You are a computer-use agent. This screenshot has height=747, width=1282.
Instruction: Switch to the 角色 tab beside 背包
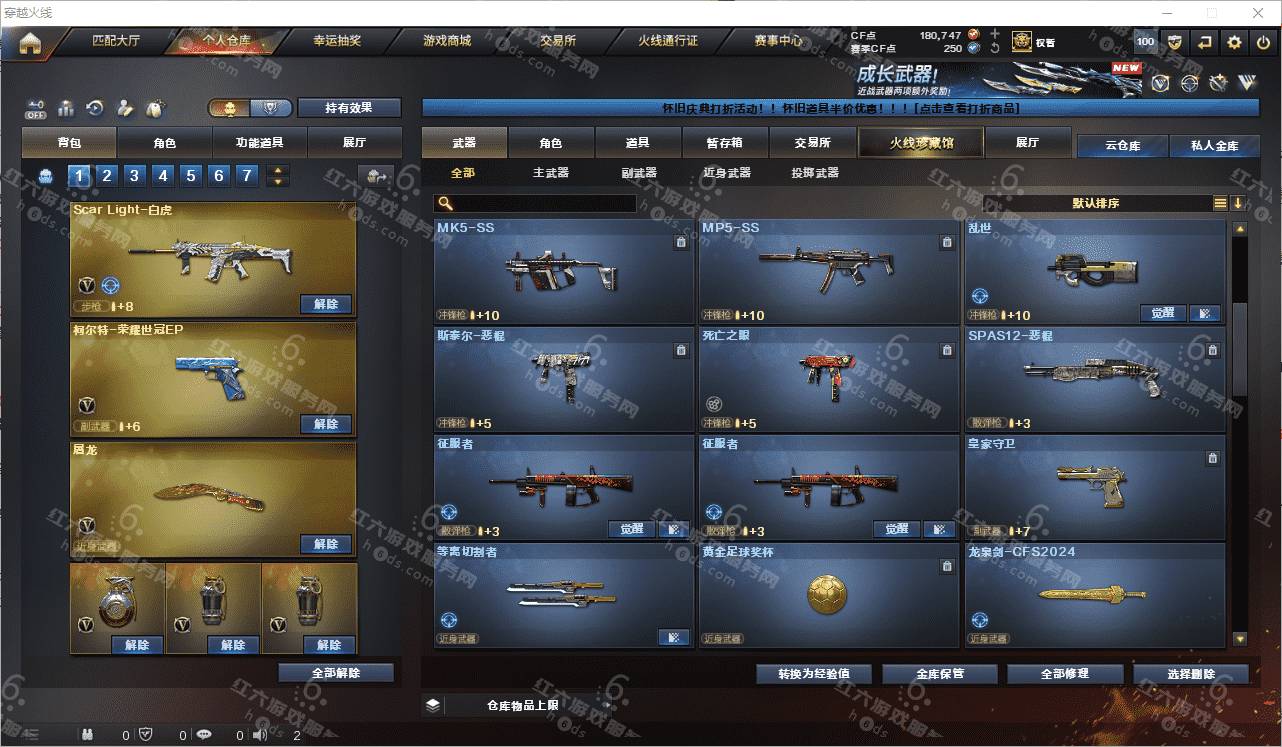(x=165, y=143)
